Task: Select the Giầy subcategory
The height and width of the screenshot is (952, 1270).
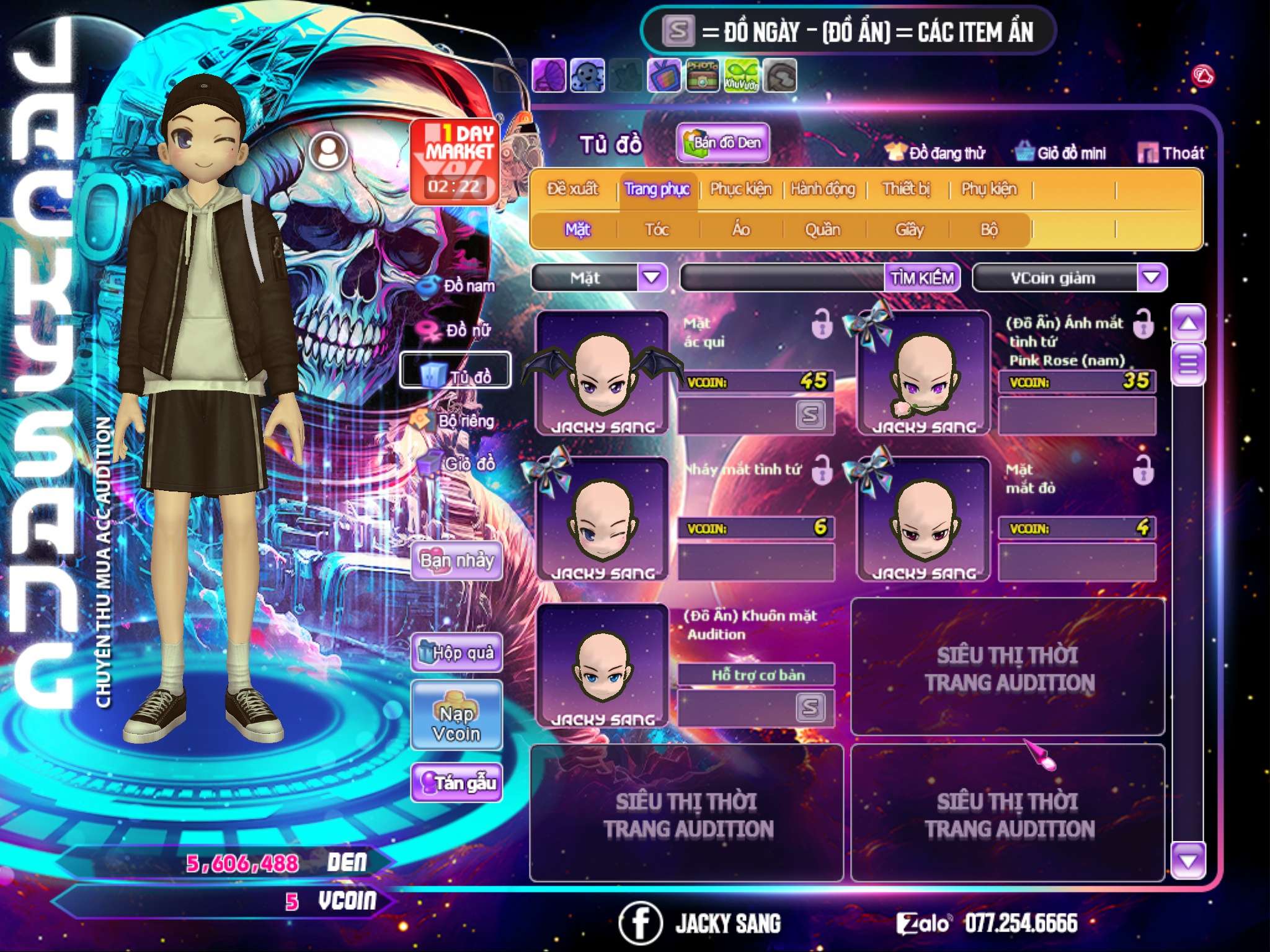Action: pyautogui.click(x=909, y=230)
